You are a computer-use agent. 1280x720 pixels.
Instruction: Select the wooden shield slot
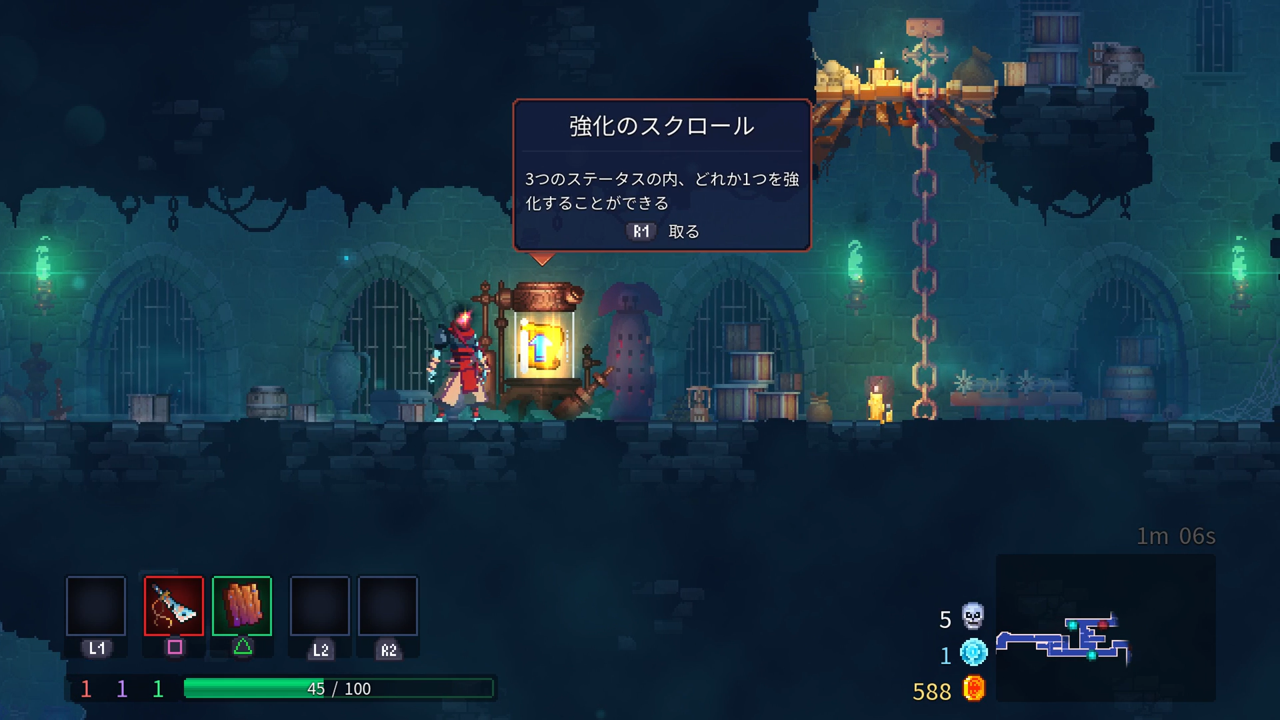(242, 606)
